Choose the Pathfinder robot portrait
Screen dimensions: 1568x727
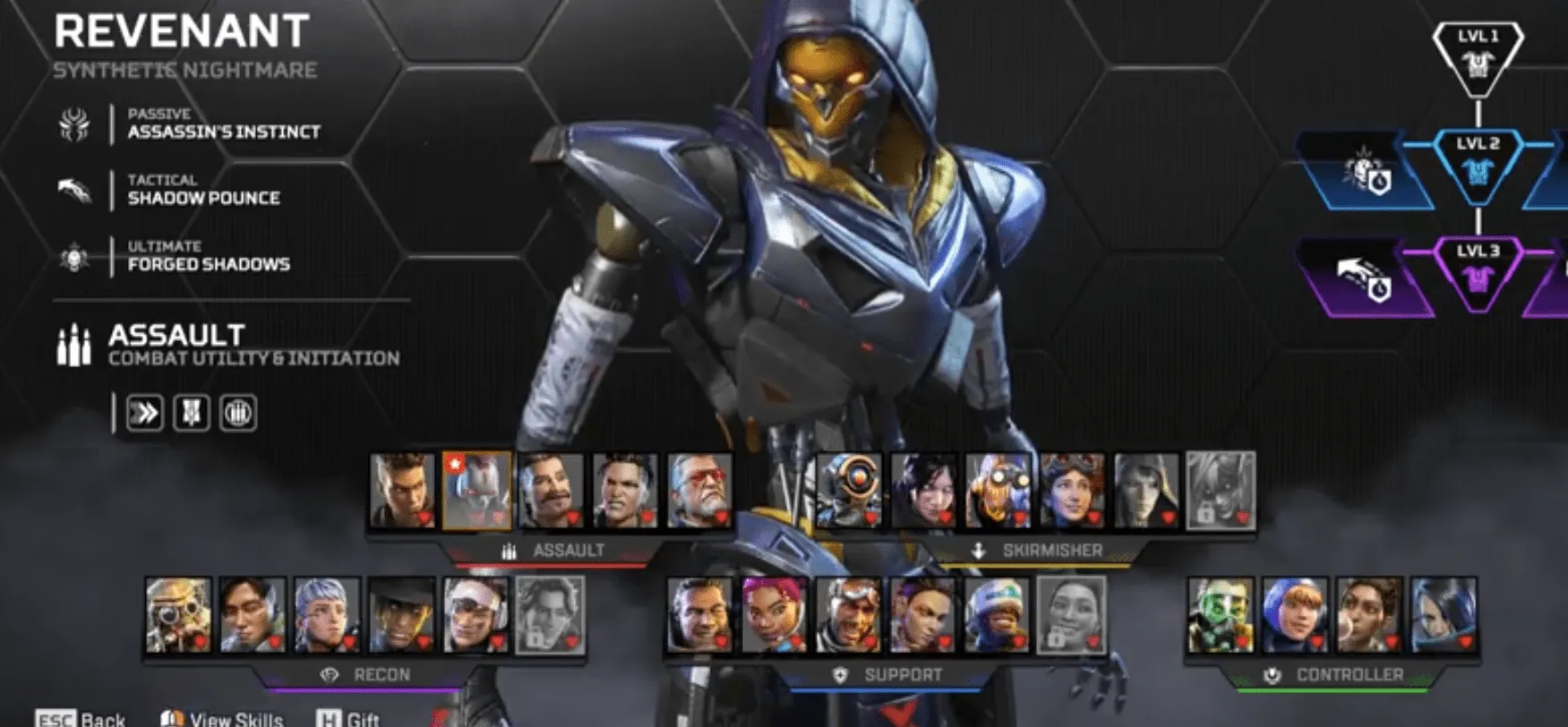(848, 491)
